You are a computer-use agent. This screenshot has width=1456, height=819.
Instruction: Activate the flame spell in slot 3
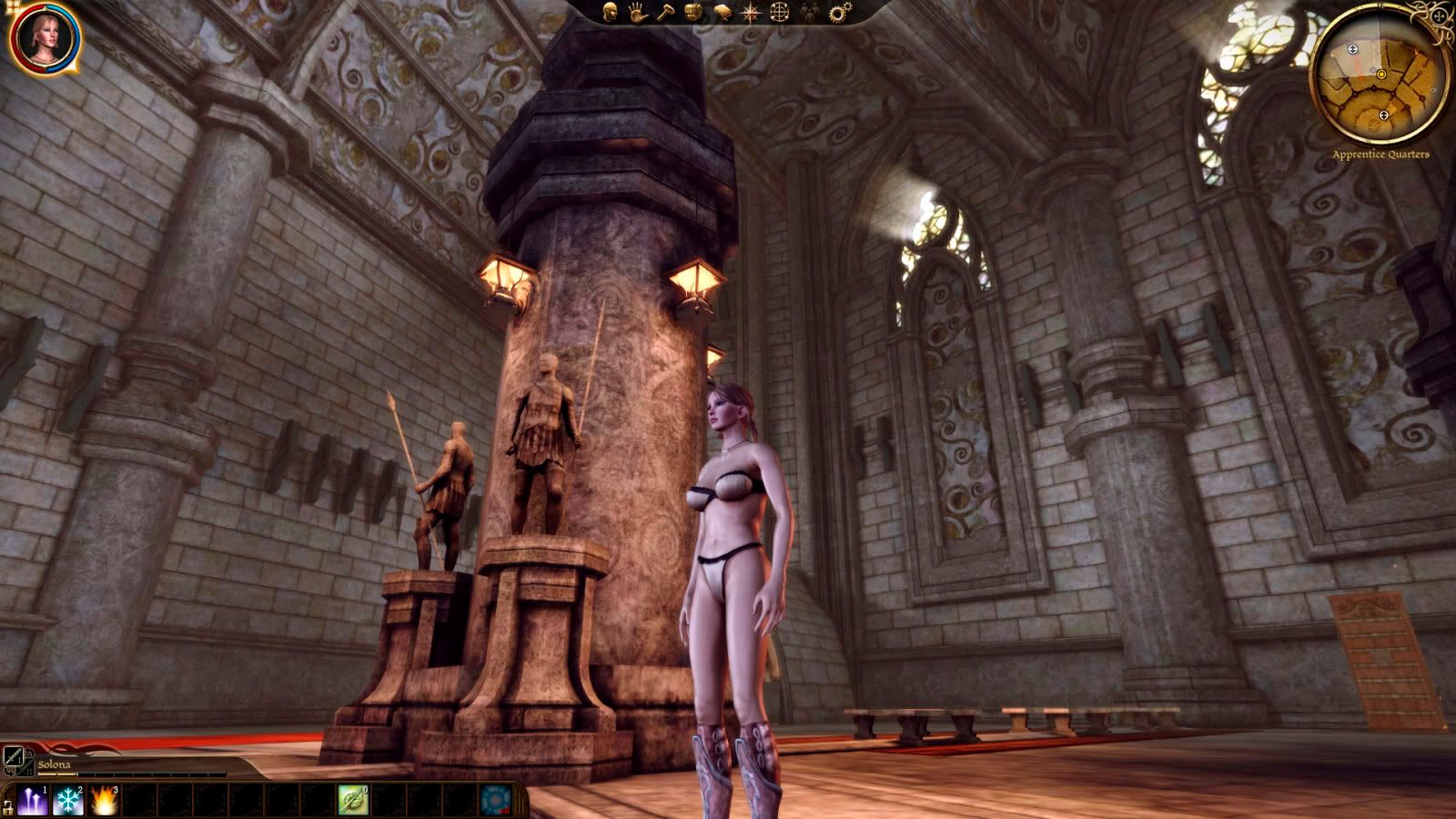(104, 801)
